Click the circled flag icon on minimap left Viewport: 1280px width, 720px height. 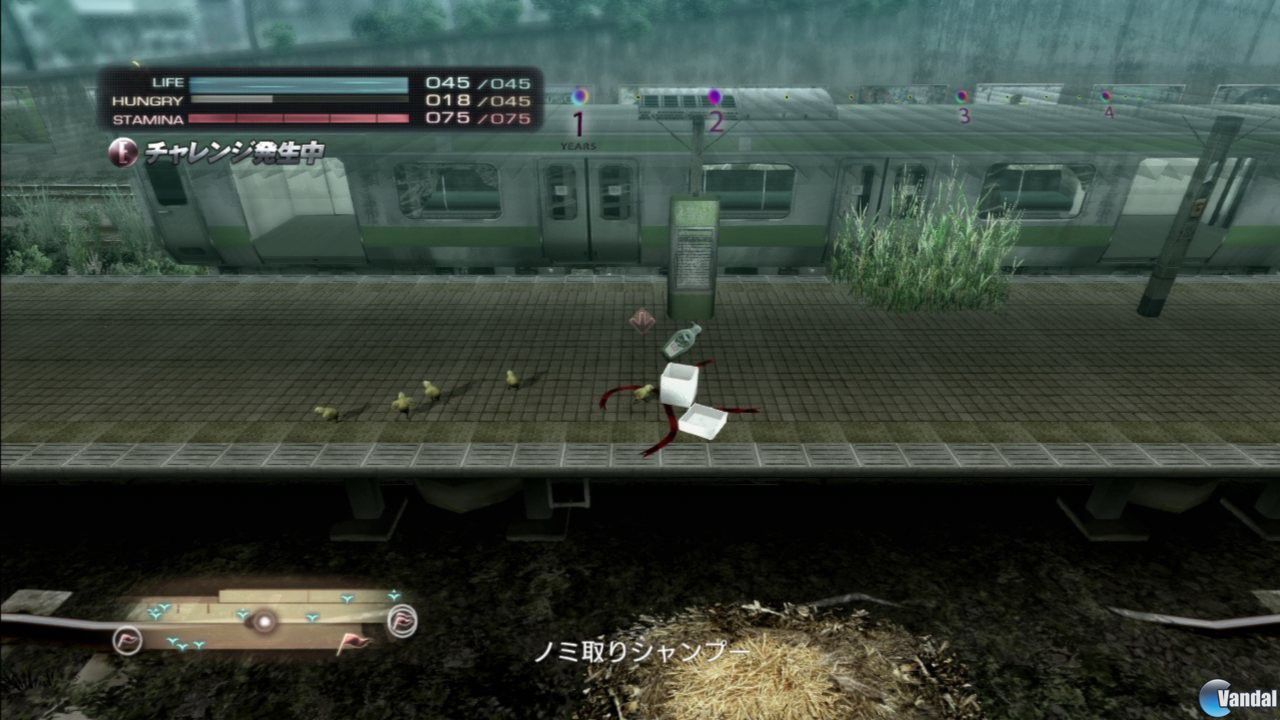coord(126,641)
